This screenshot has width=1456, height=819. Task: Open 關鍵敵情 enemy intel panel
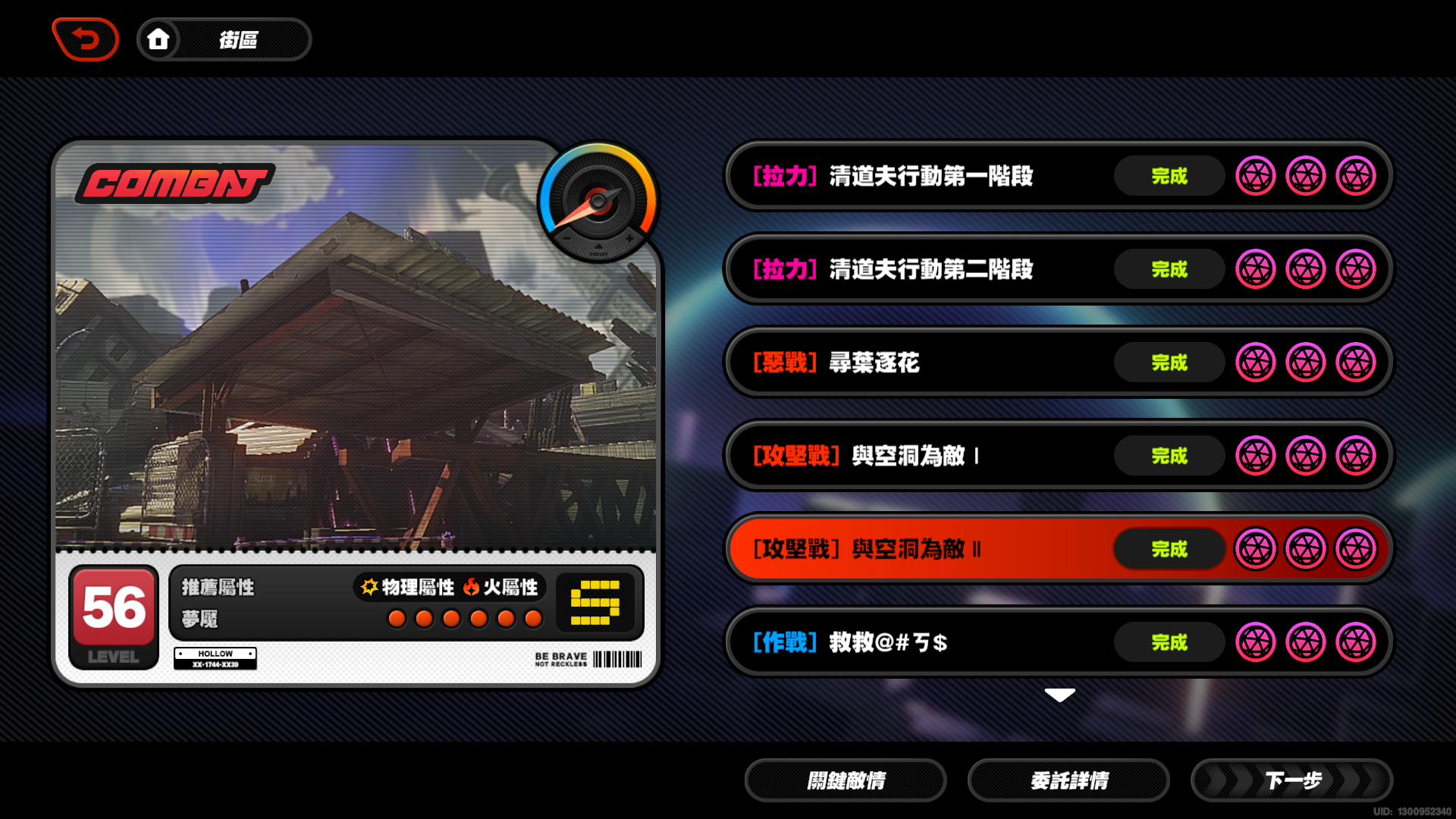coord(846,780)
